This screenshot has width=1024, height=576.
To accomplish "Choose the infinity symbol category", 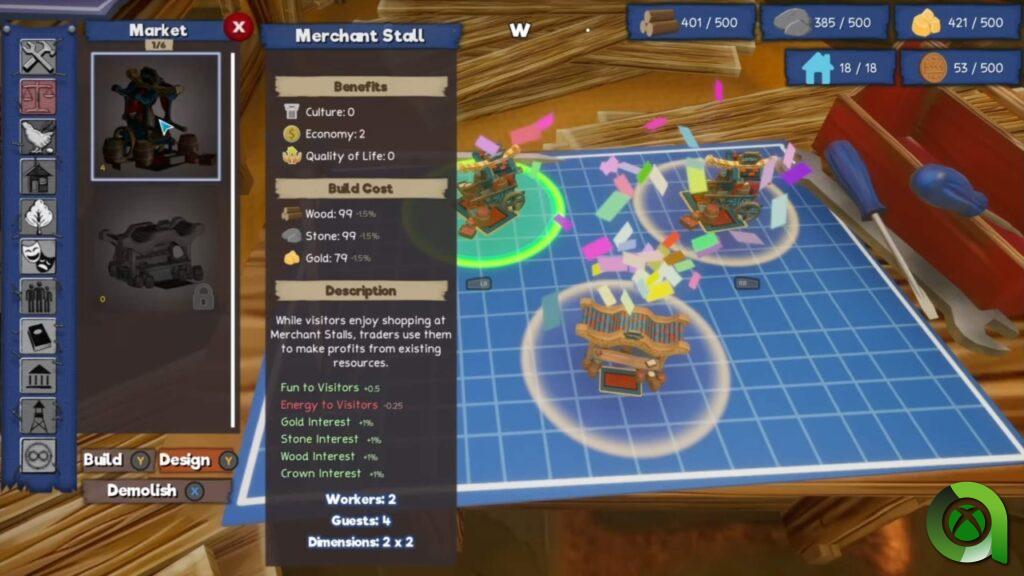I will click(x=38, y=456).
